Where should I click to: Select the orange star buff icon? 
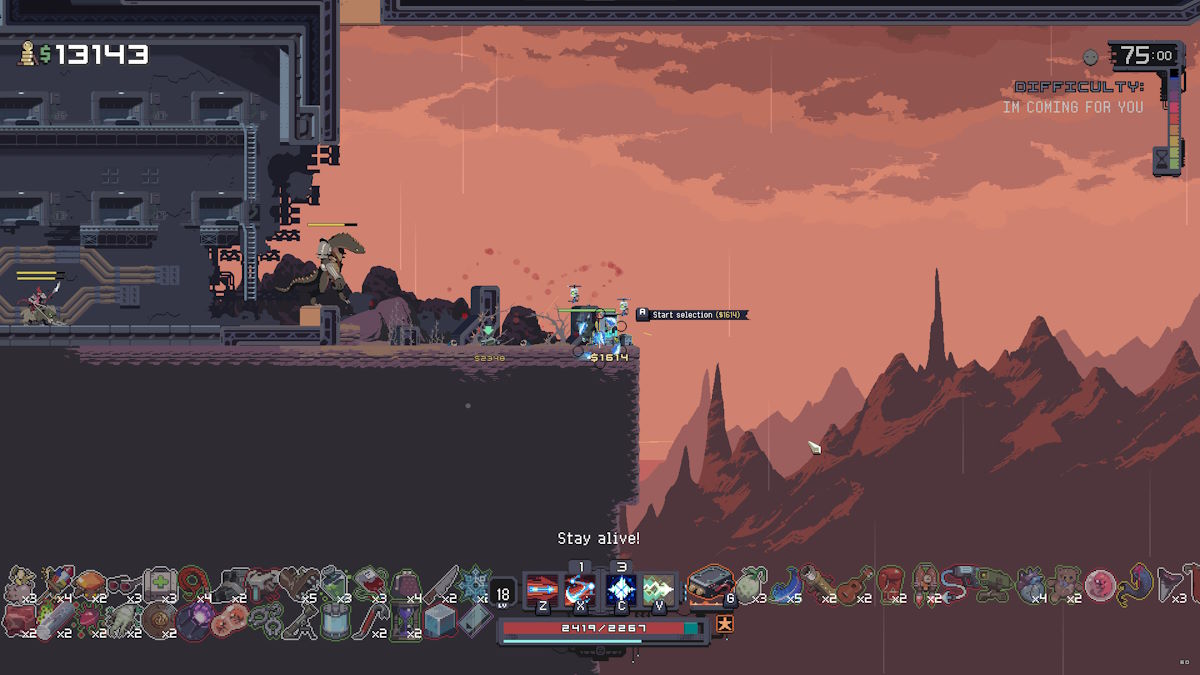(x=724, y=625)
